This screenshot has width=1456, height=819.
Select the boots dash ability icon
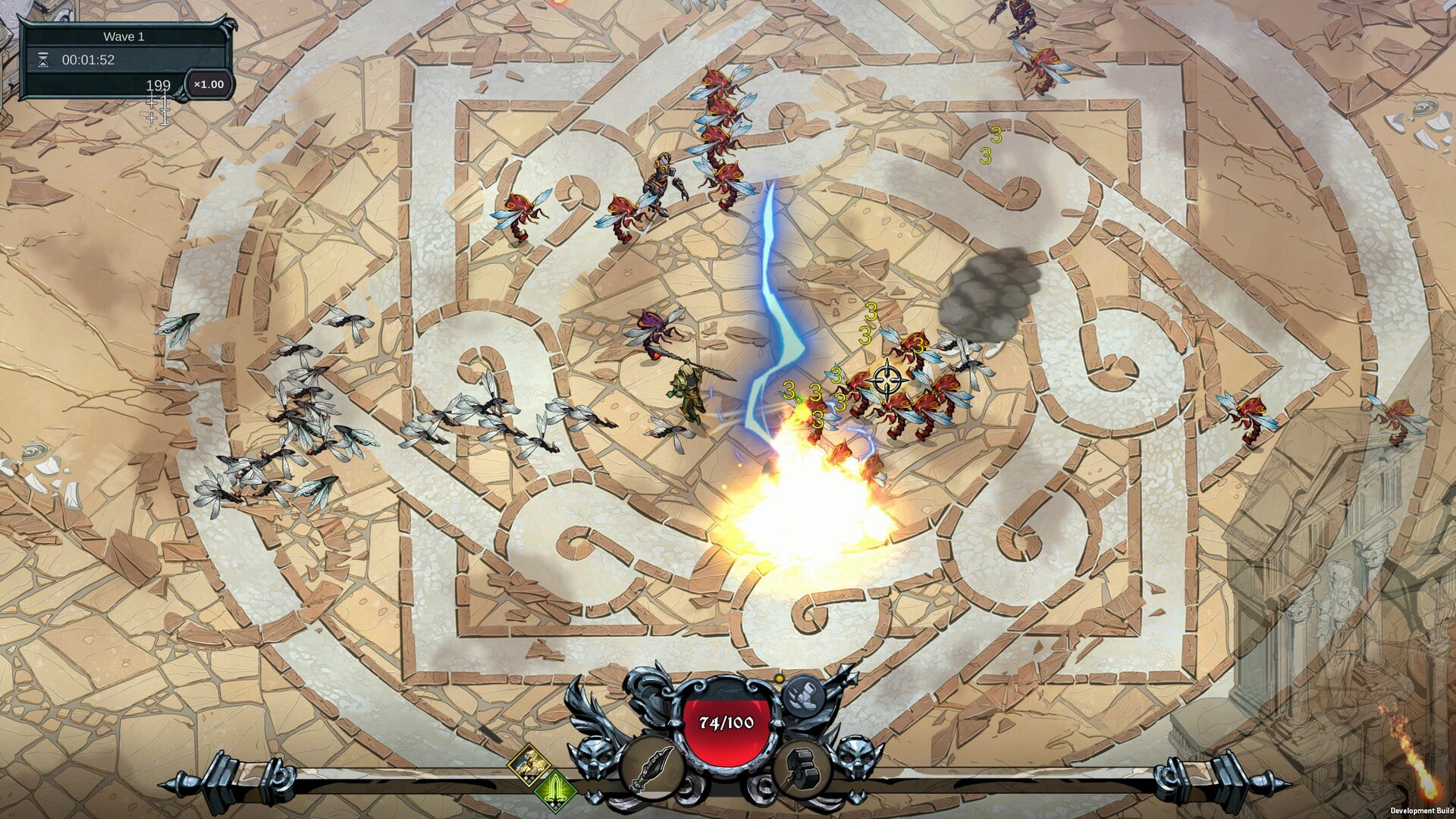(x=803, y=696)
